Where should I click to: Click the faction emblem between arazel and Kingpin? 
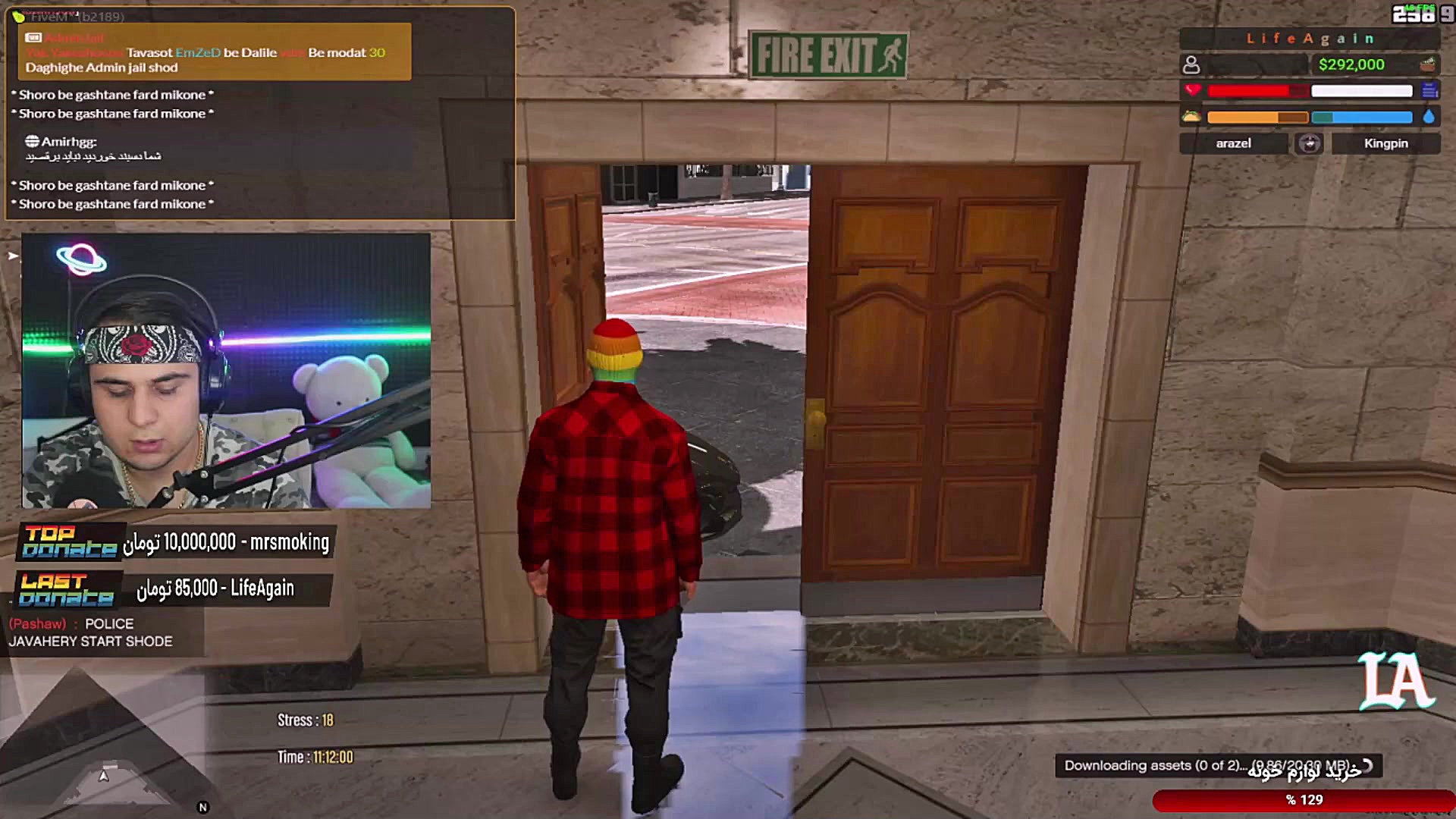click(1310, 143)
